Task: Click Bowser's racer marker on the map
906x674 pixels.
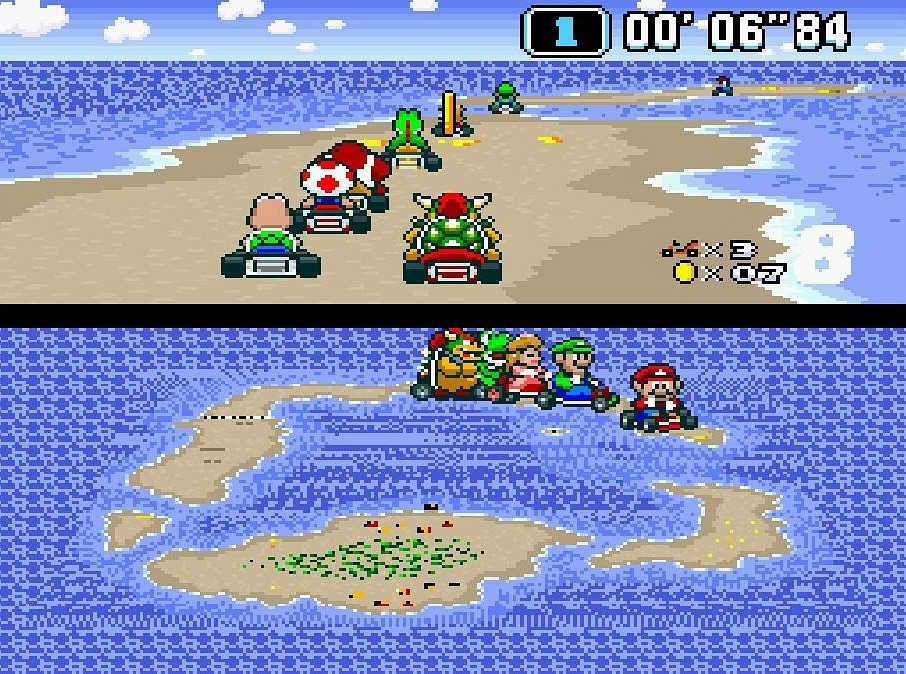Action: click(x=450, y=364)
